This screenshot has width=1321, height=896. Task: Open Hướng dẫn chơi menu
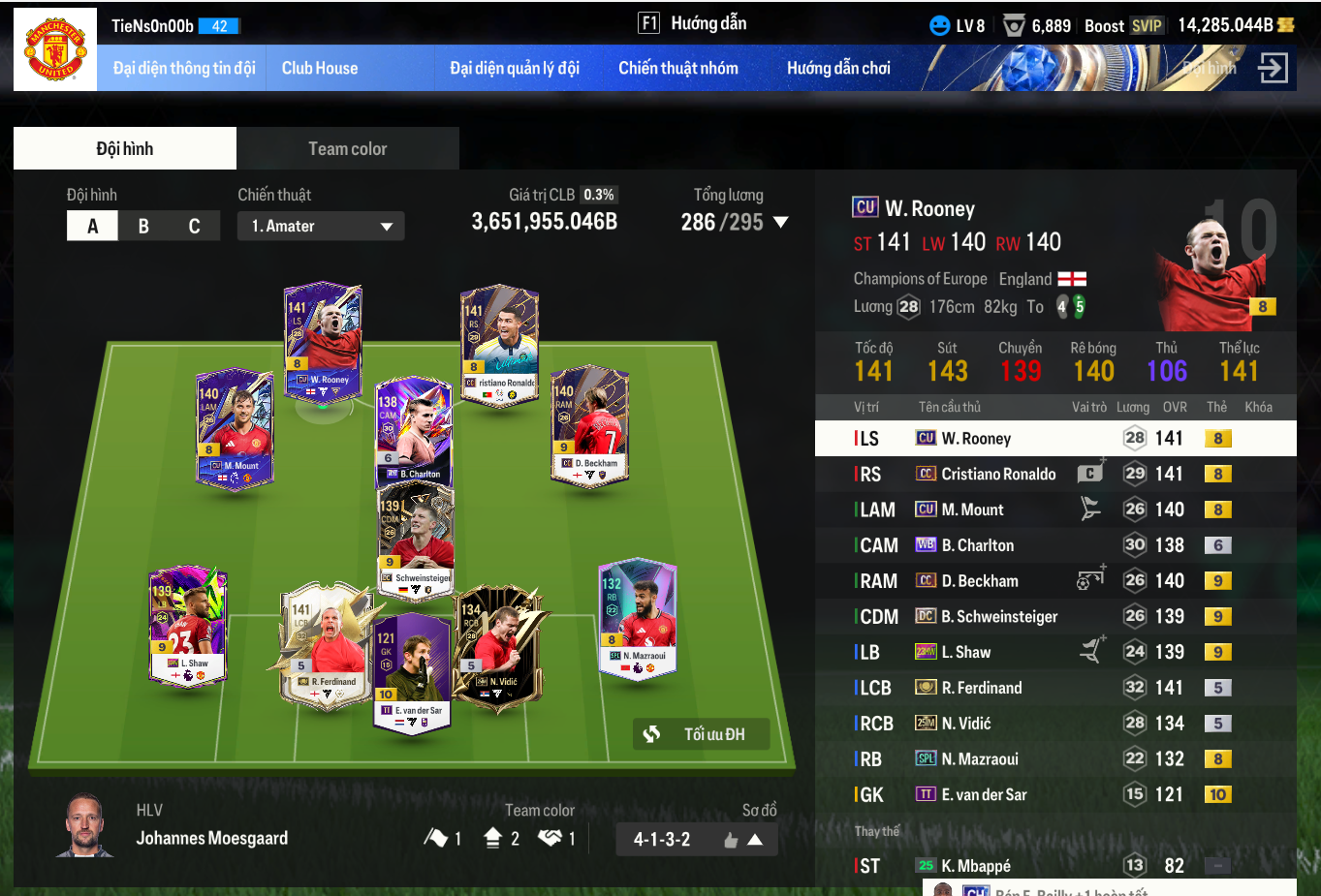point(838,68)
